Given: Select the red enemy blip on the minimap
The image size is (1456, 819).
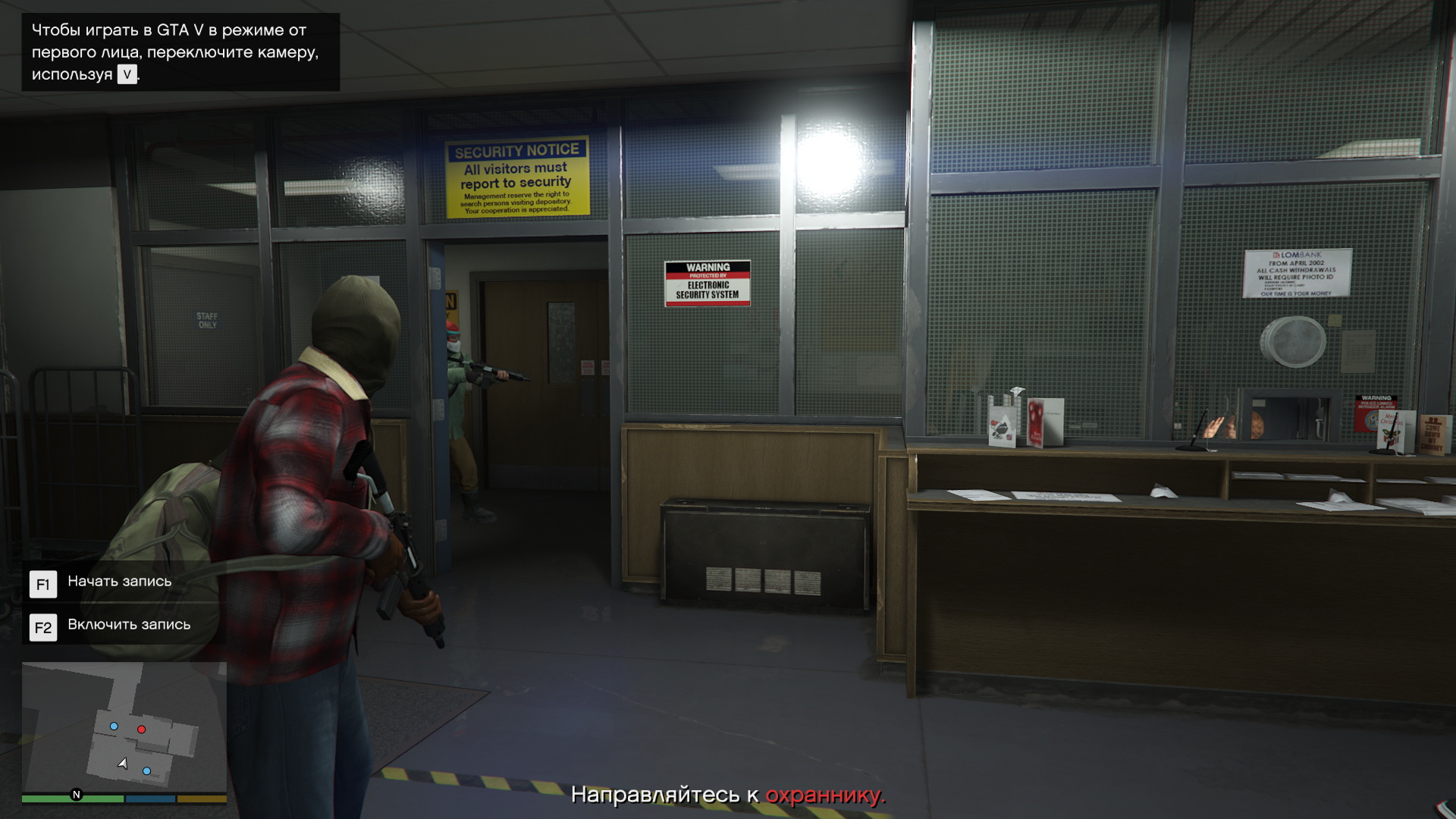Looking at the screenshot, I should click(x=141, y=729).
